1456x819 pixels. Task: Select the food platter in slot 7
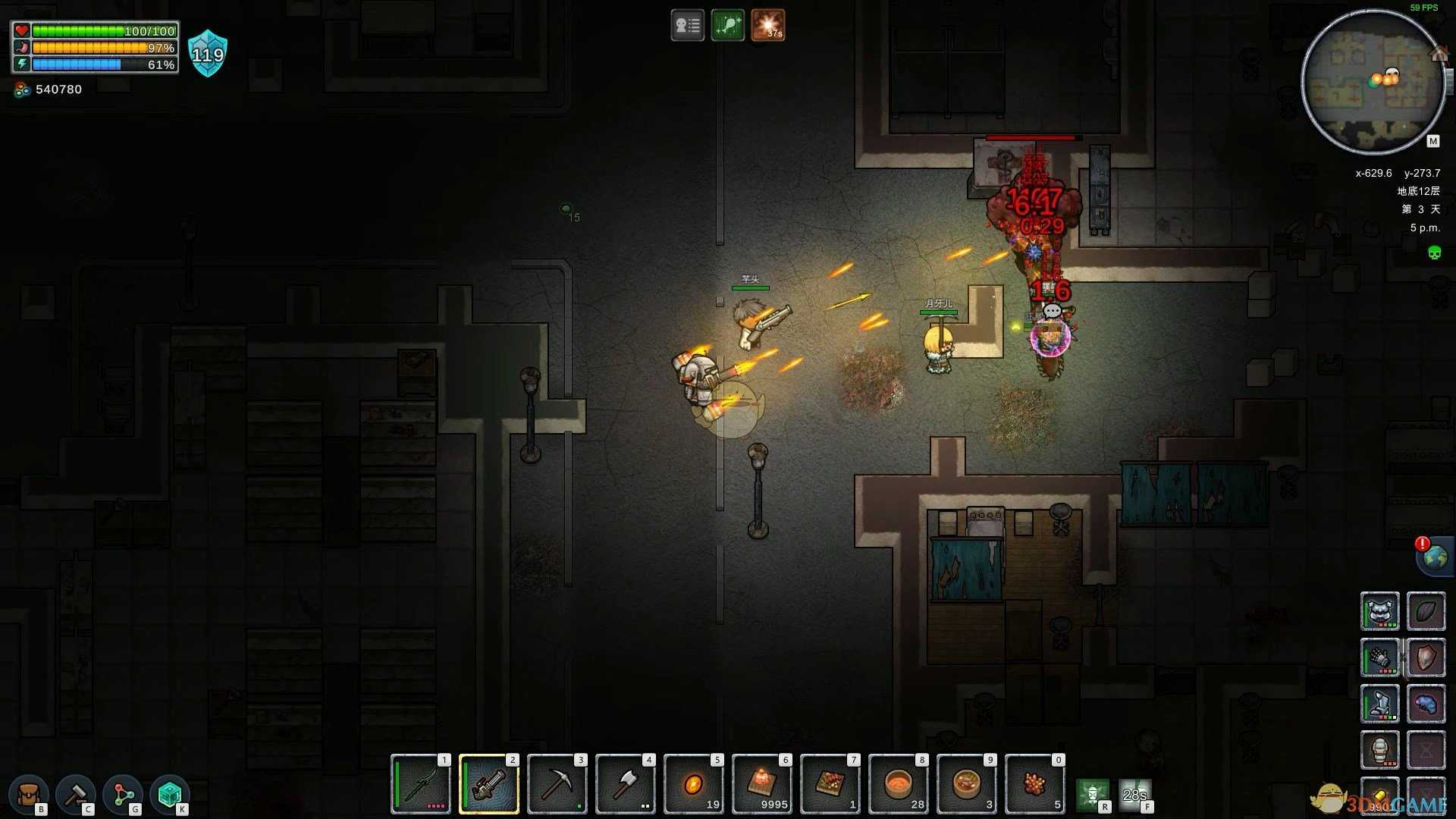tap(830, 785)
